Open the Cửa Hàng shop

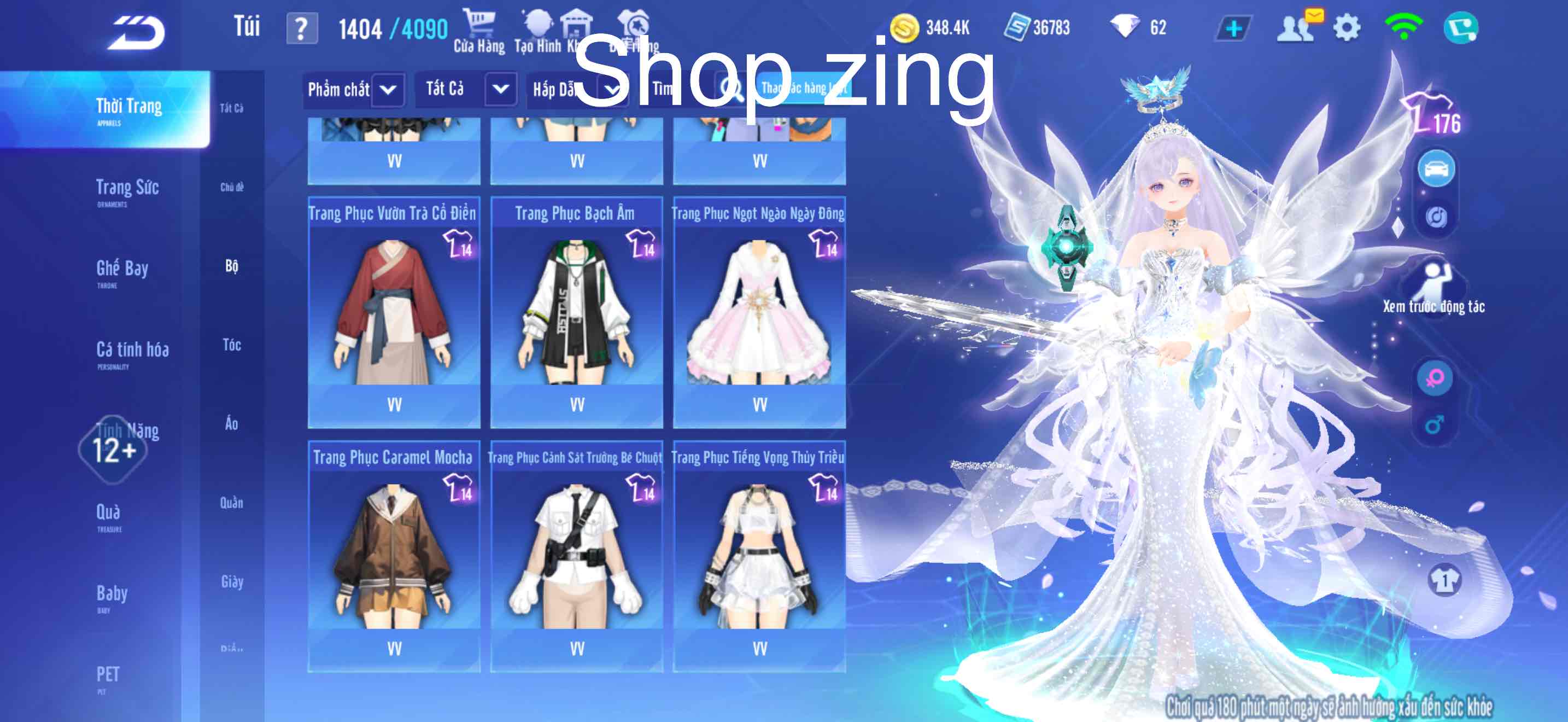(479, 31)
